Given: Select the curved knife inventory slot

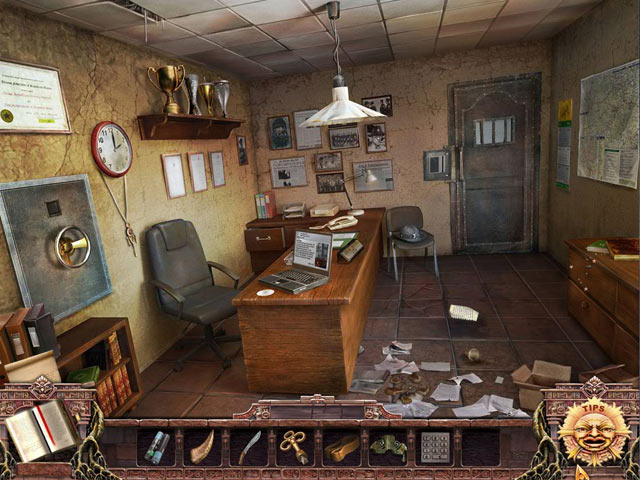Looking at the screenshot, I should pyautogui.click(x=249, y=446).
